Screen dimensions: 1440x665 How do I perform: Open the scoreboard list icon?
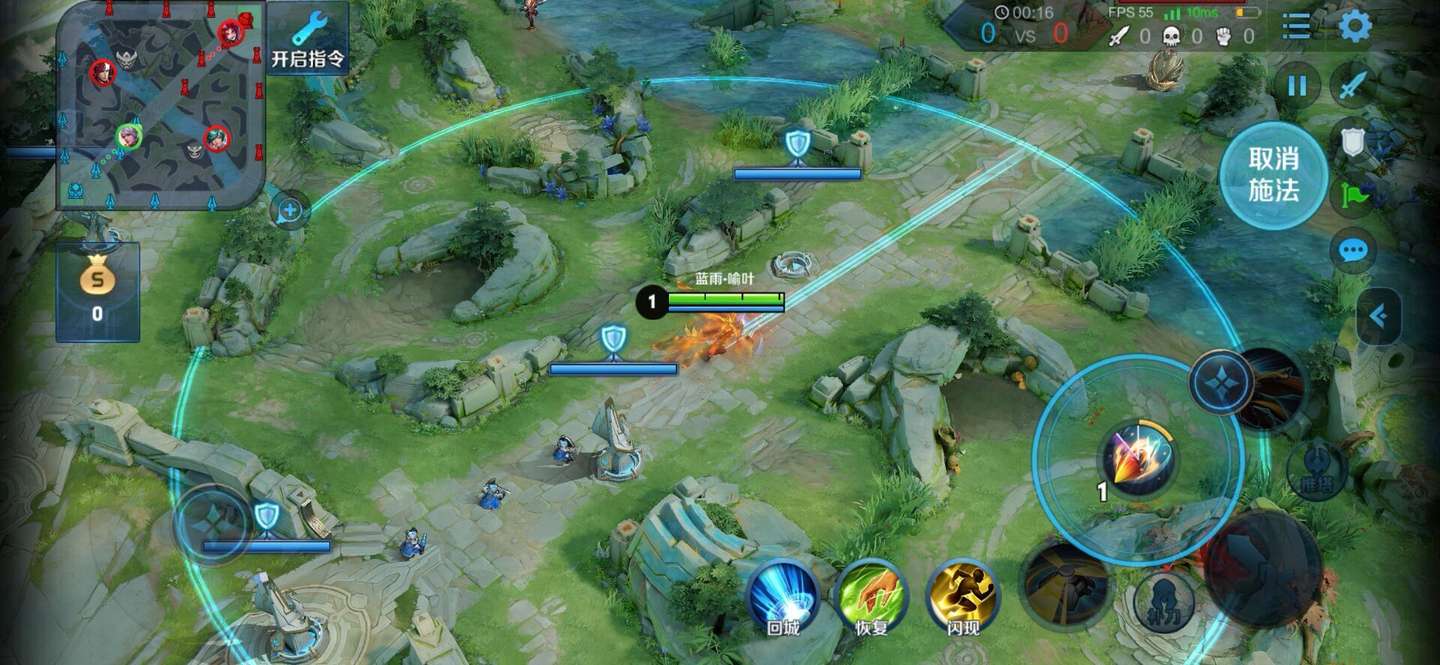point(1296,26)
